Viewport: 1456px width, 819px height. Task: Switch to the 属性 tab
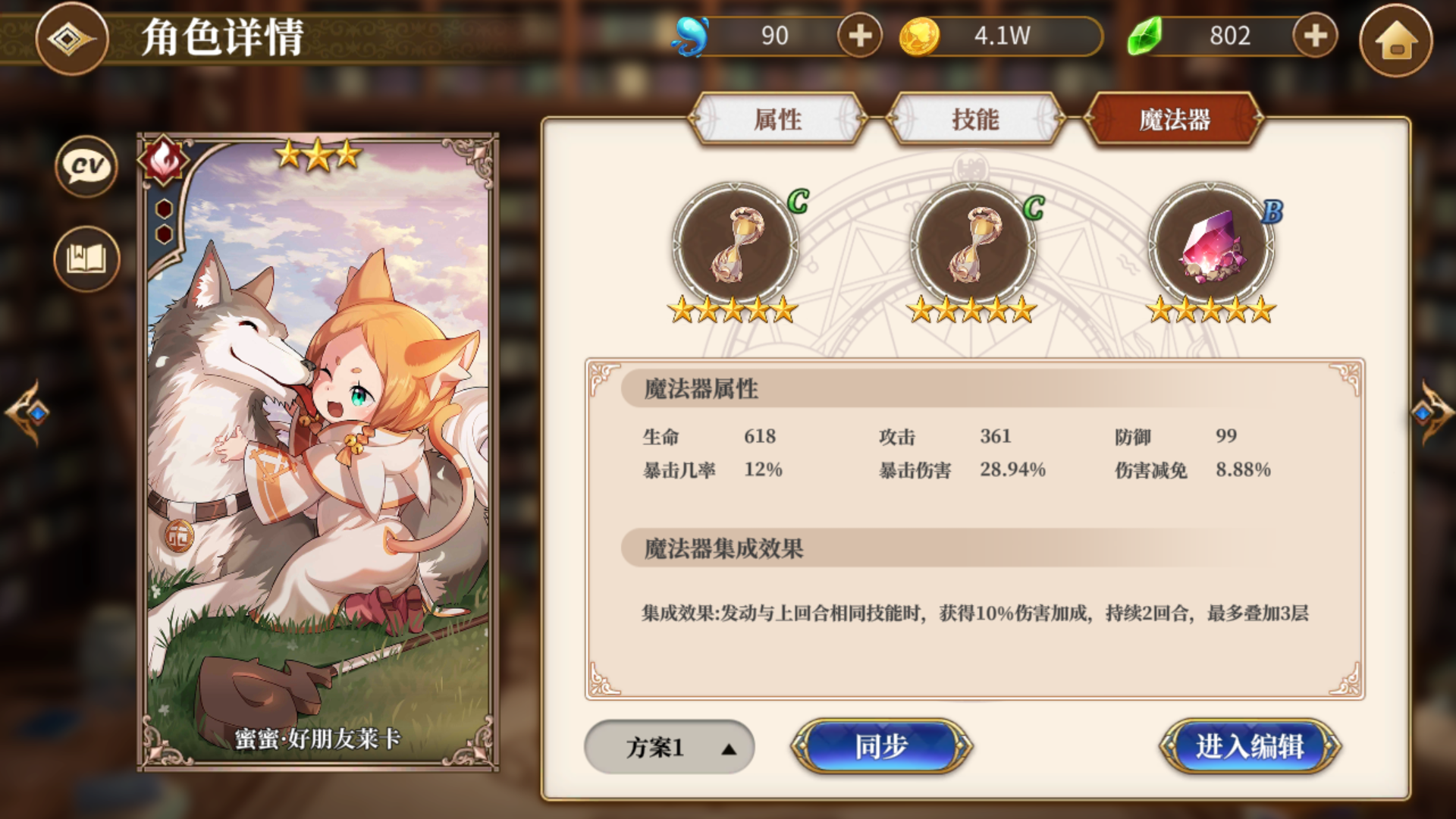(779, 119)
